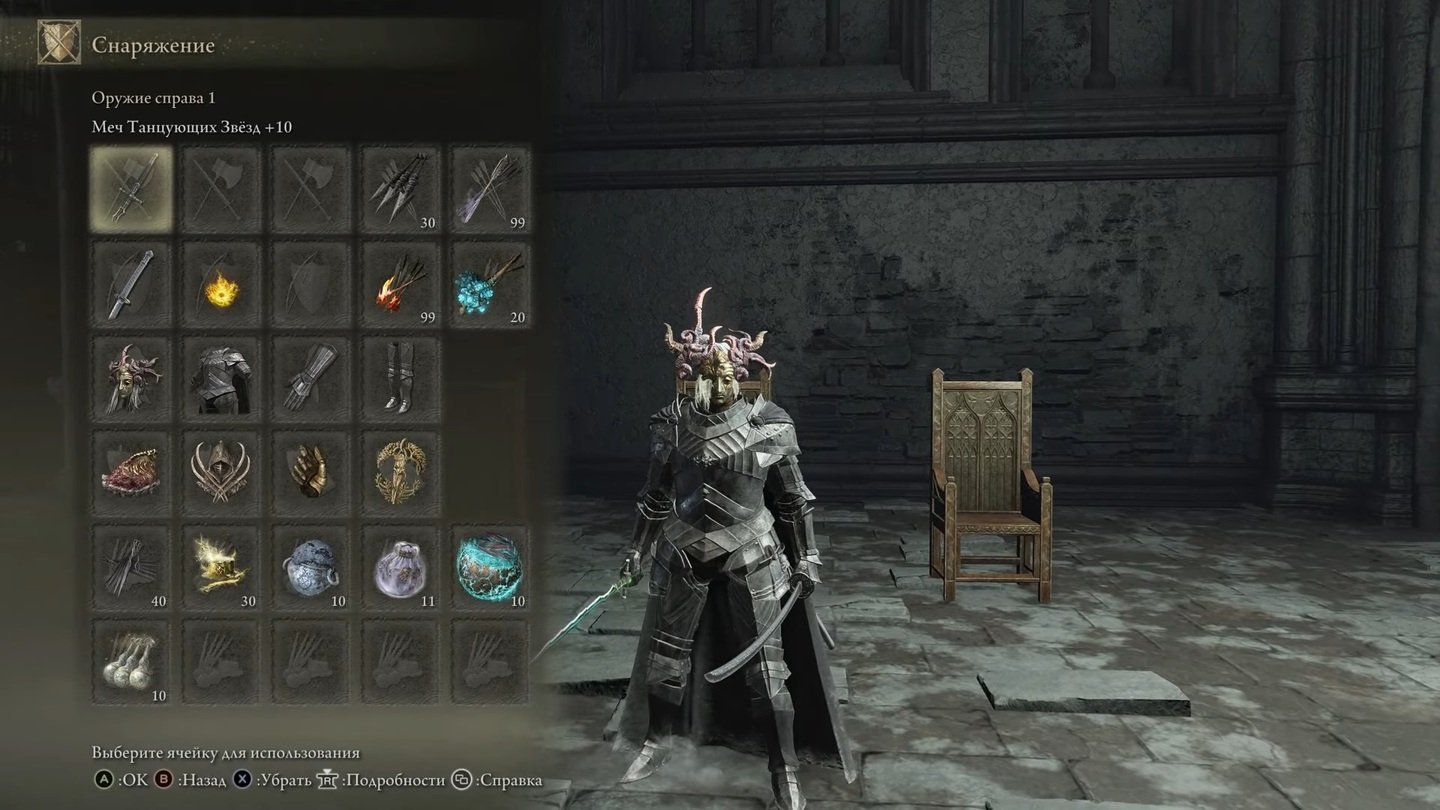The image size is (1440, 810).
Task: Choose the gauntlets armor slot
Action: pos(310,378)
